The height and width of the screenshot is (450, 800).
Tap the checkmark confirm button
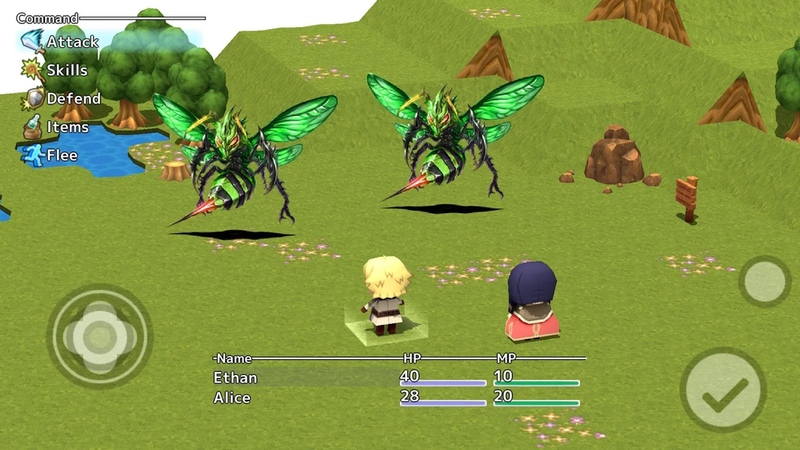pos(722,394)
